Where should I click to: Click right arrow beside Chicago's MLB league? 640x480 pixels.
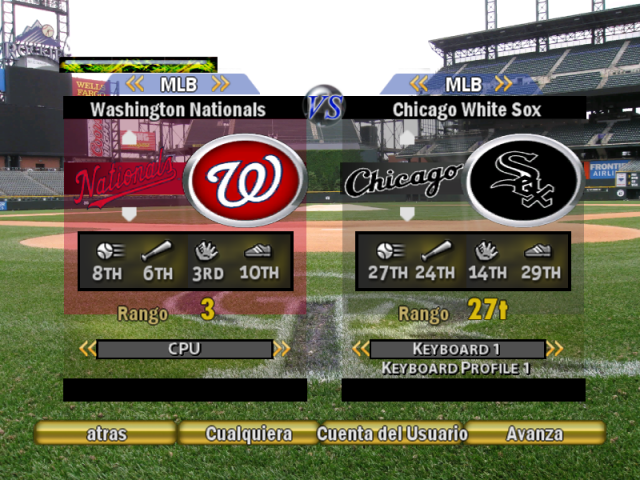tap(504, 84)
